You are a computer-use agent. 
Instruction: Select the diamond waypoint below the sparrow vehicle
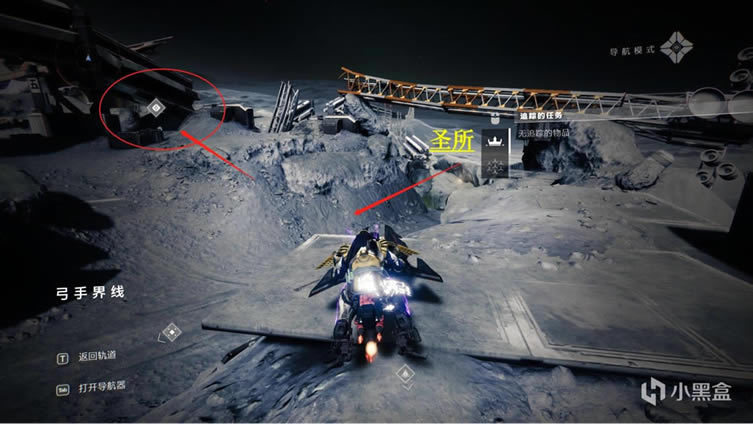(x=404, y=374)
